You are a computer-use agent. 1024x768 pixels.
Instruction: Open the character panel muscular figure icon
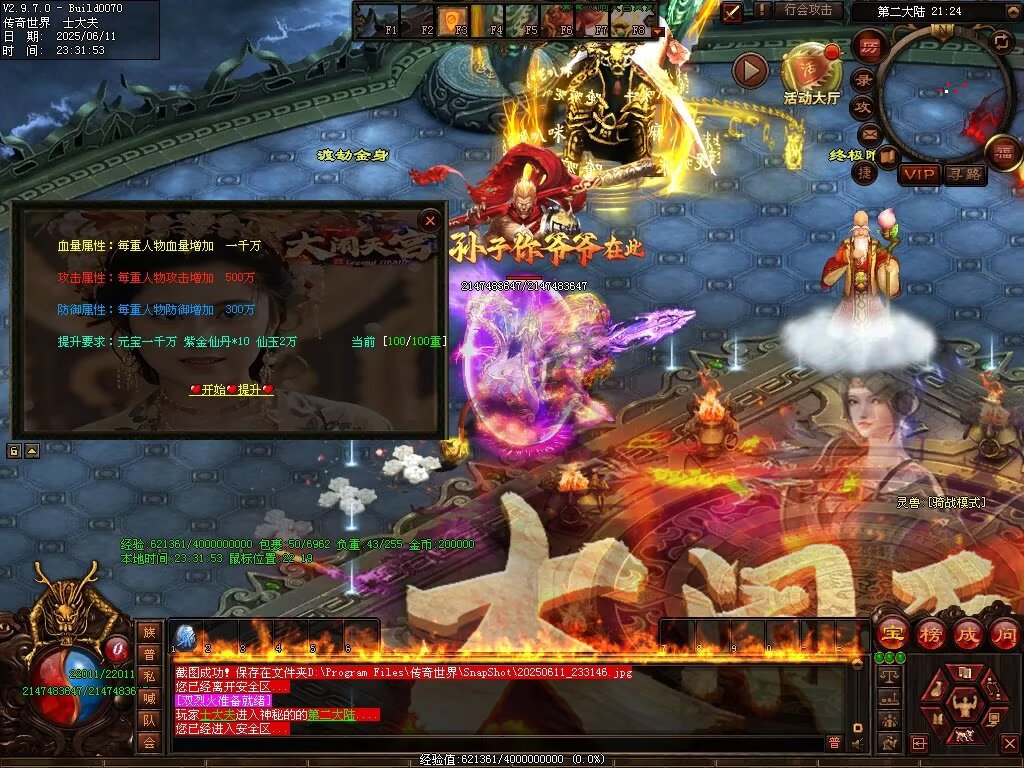[964, 706]
